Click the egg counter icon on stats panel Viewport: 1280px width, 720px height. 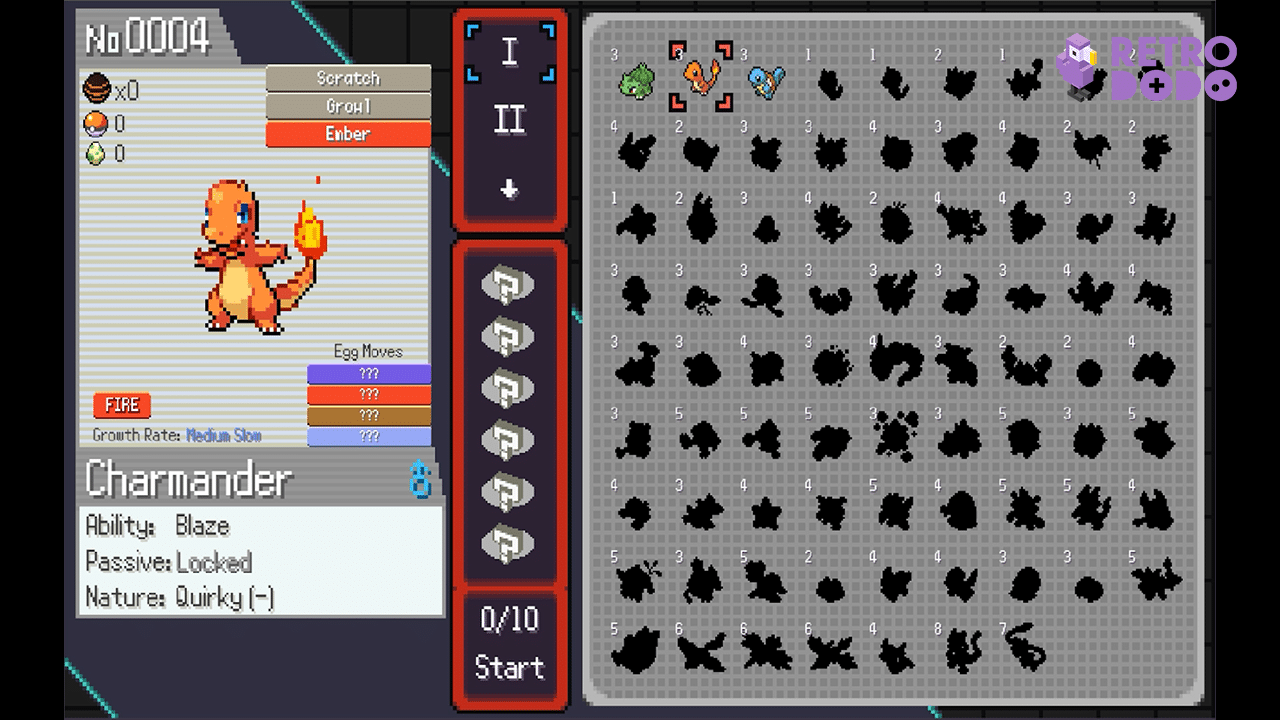(x=95, y=151)
